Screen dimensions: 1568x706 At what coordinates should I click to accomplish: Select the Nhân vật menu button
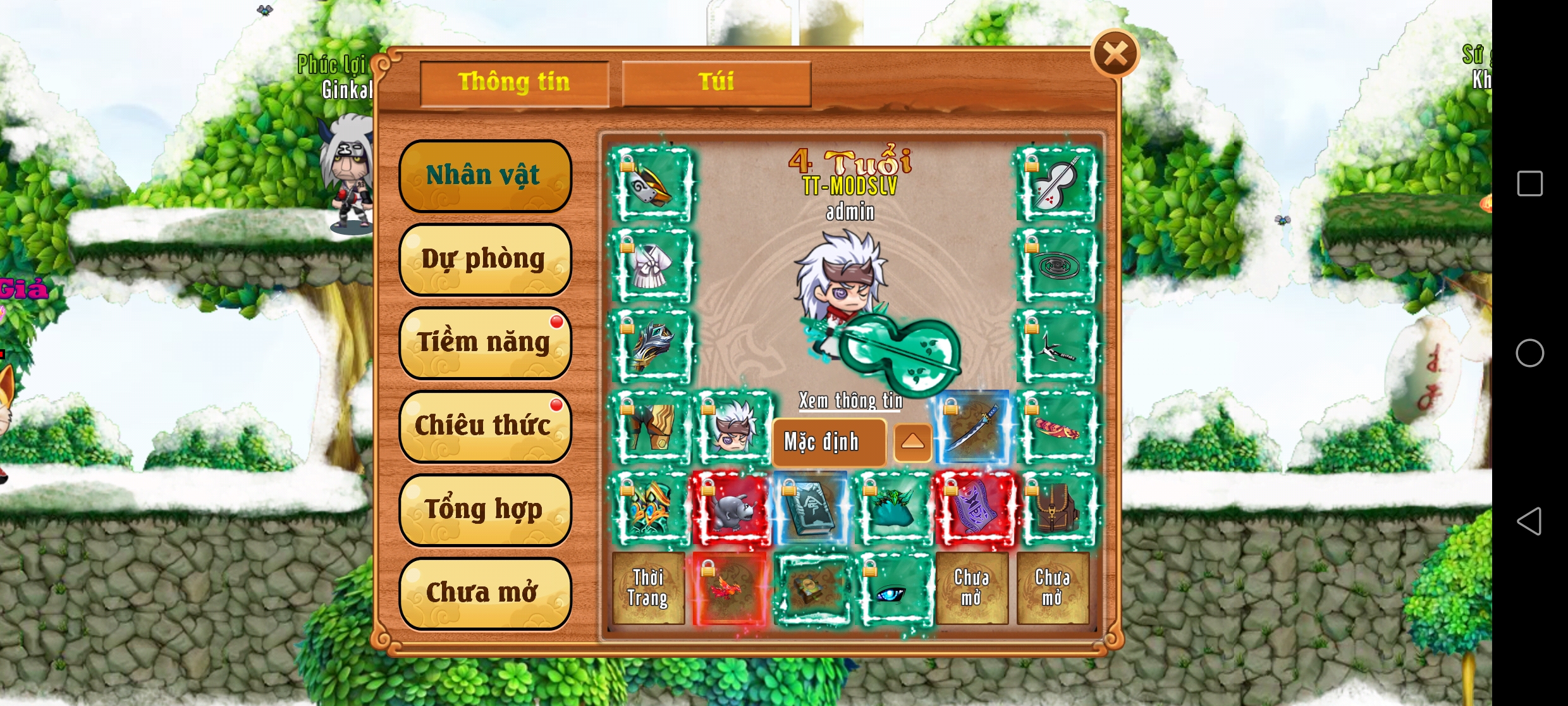[x=485, y=175]
